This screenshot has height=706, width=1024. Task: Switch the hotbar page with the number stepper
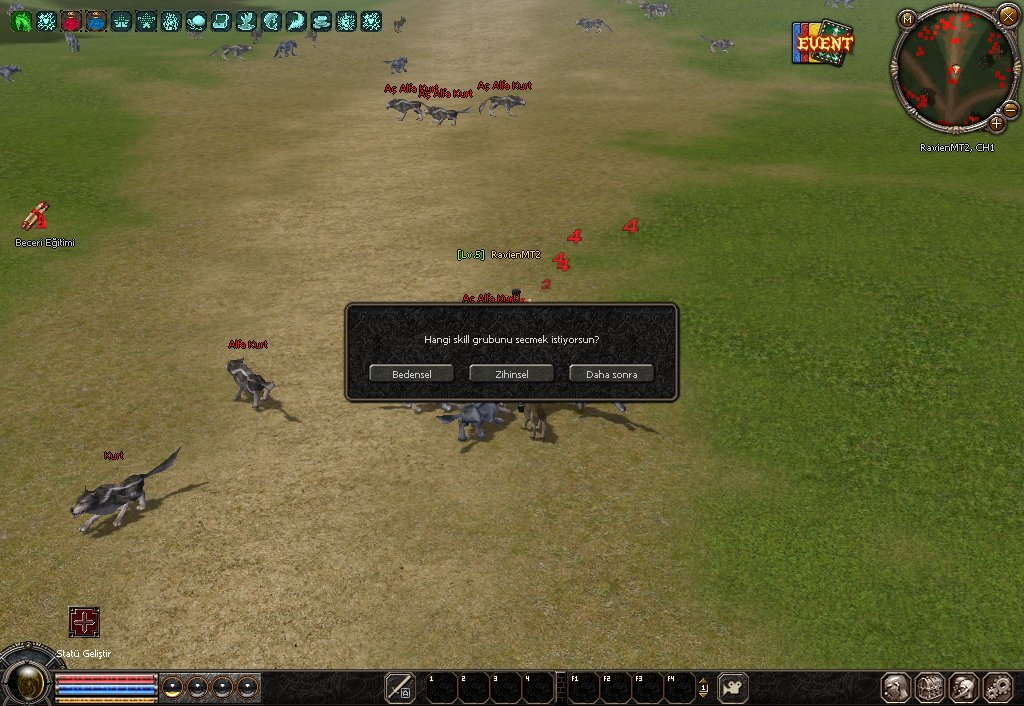click(703, 687)
